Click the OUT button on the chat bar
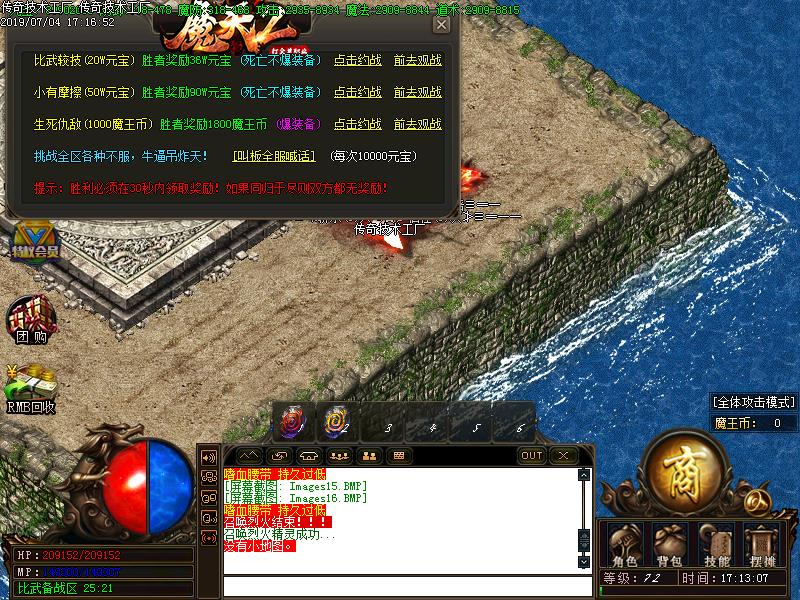Viewport: 800px width, 600px height. 532,456
